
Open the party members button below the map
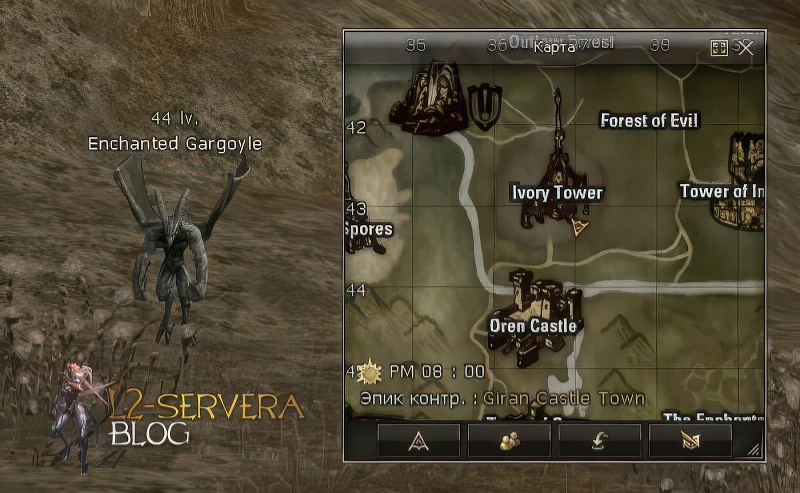pos(509,440)
